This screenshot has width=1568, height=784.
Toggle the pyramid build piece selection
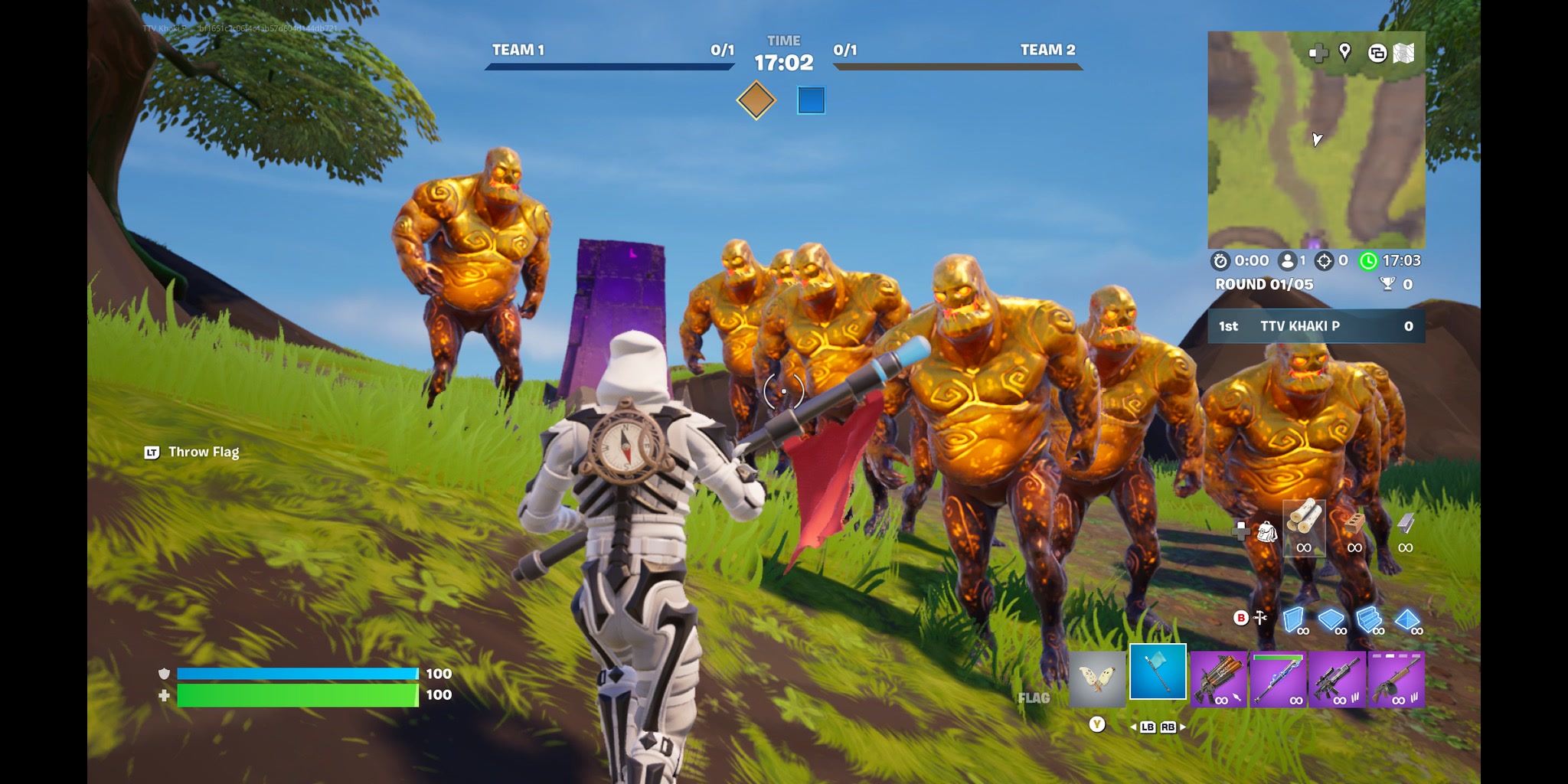tap(1406, 619)
